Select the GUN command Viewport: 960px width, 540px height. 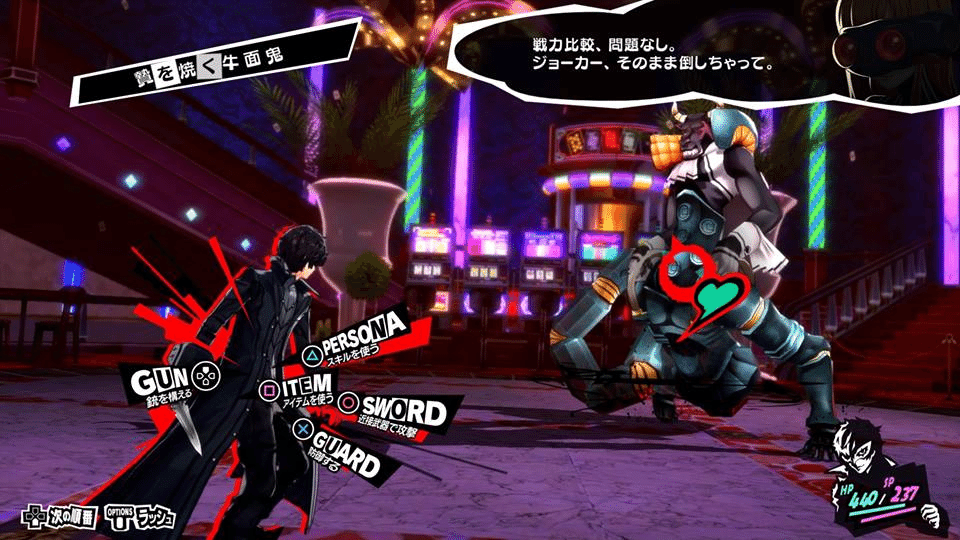click(160, 381)
